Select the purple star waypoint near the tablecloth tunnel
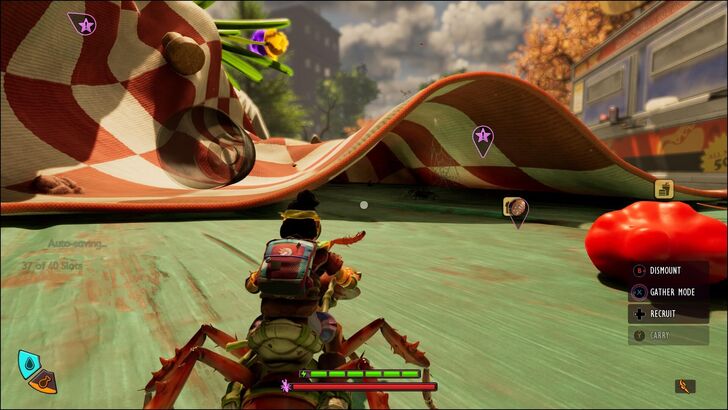 pyautogui.click(x=84, y=24)
